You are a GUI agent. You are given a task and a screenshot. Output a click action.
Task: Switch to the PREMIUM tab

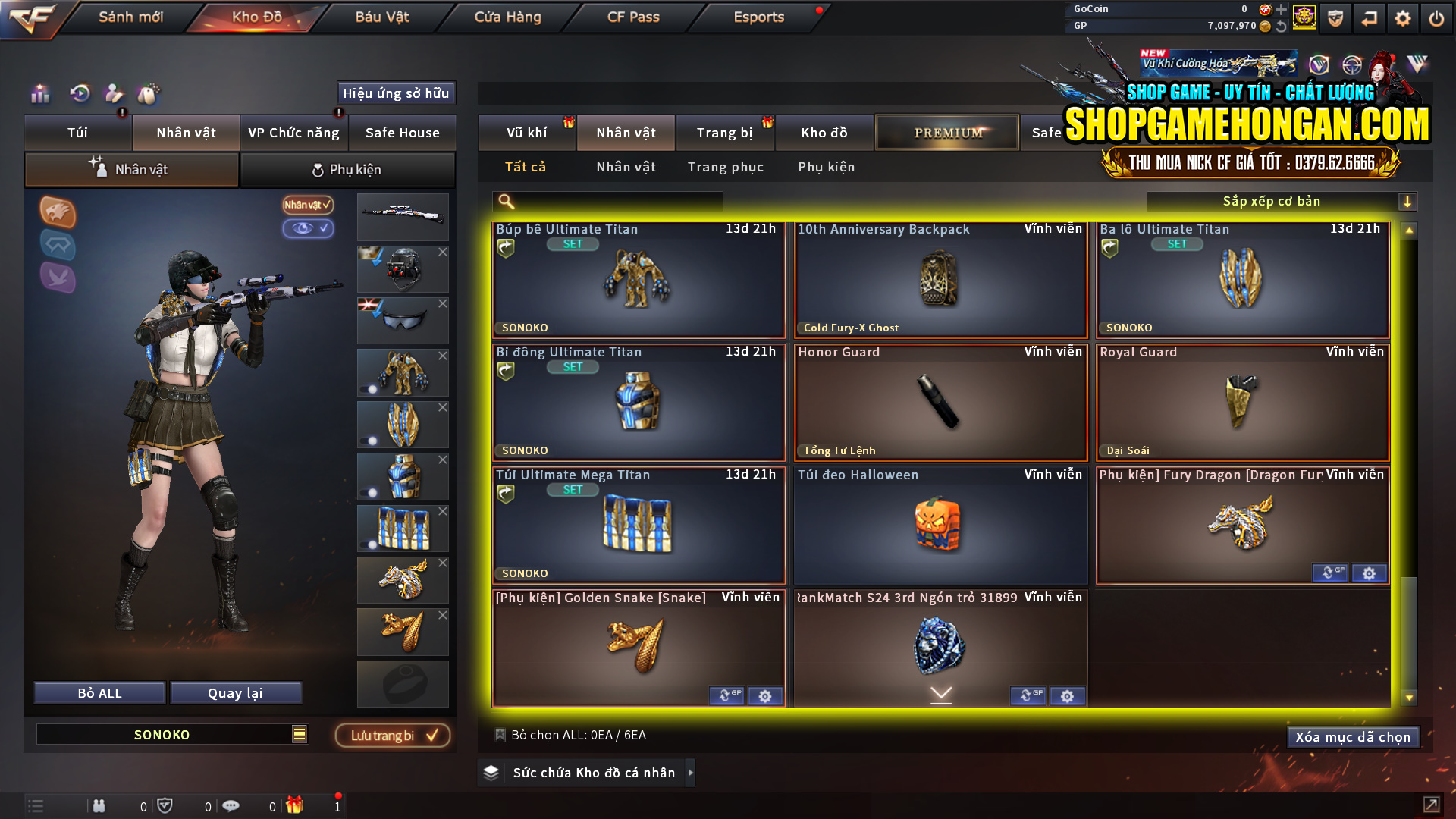pos(946,132)
